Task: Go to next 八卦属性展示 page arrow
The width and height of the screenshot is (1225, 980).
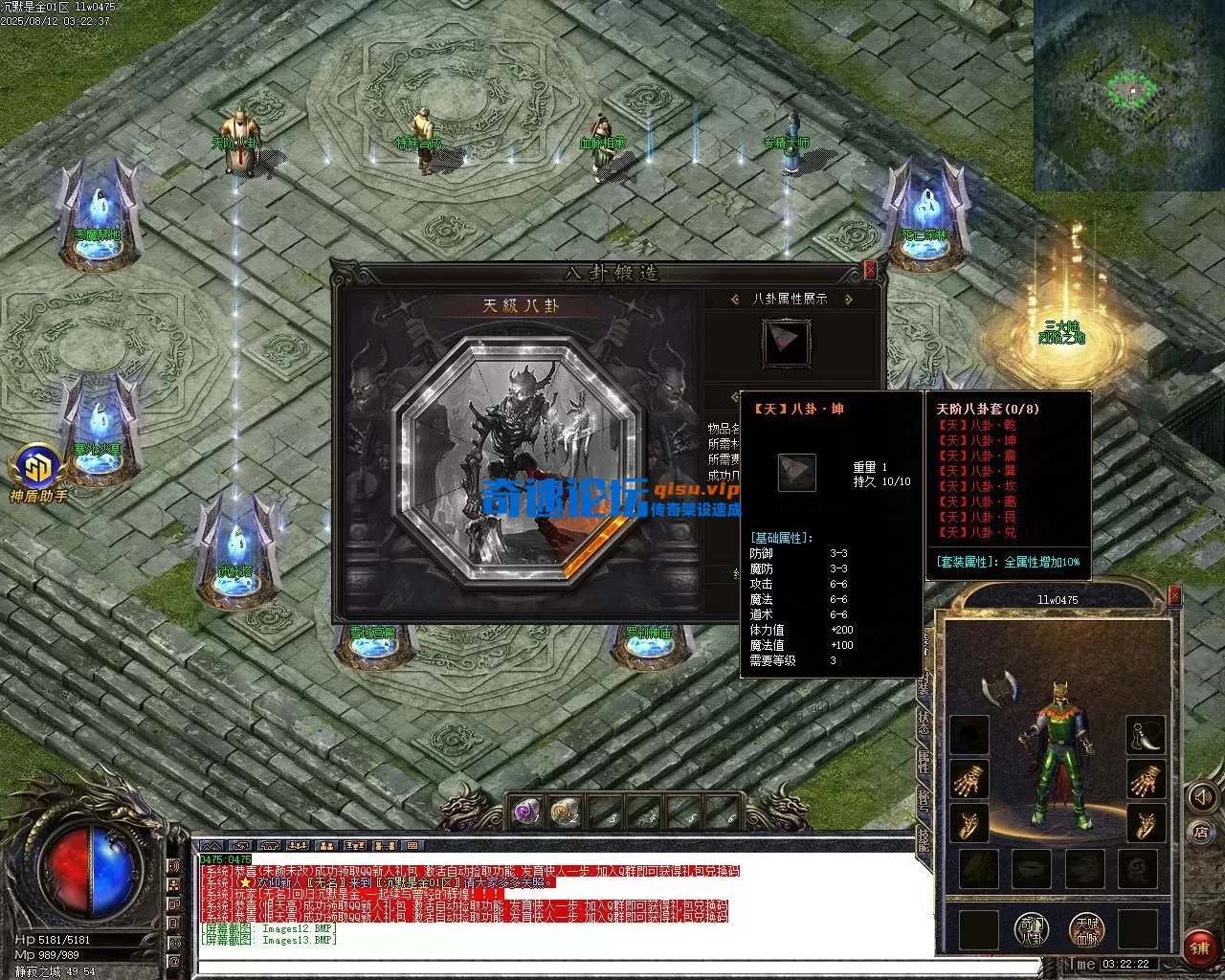Action: click(x=848, y=300)
